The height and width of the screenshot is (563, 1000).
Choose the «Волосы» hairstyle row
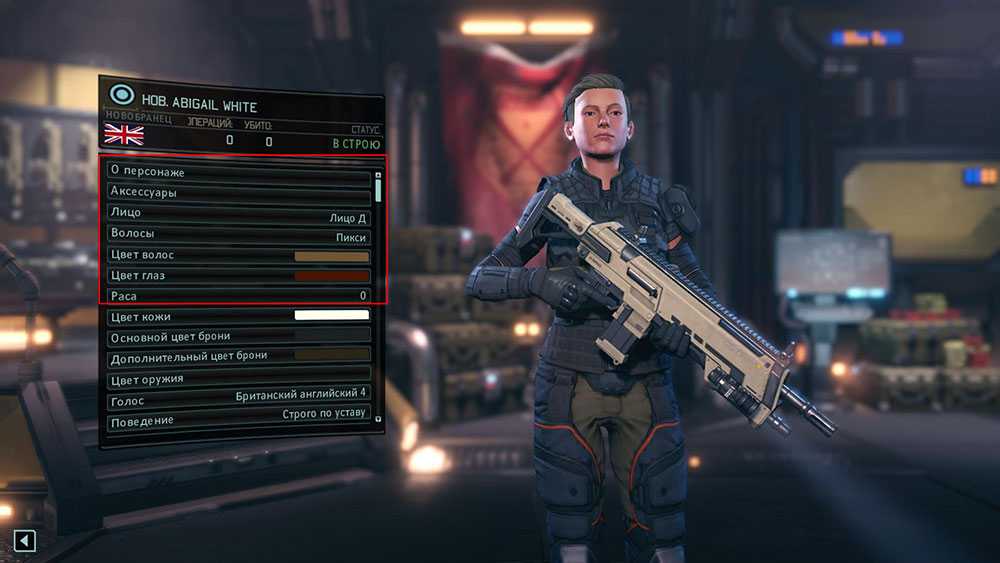238,235
